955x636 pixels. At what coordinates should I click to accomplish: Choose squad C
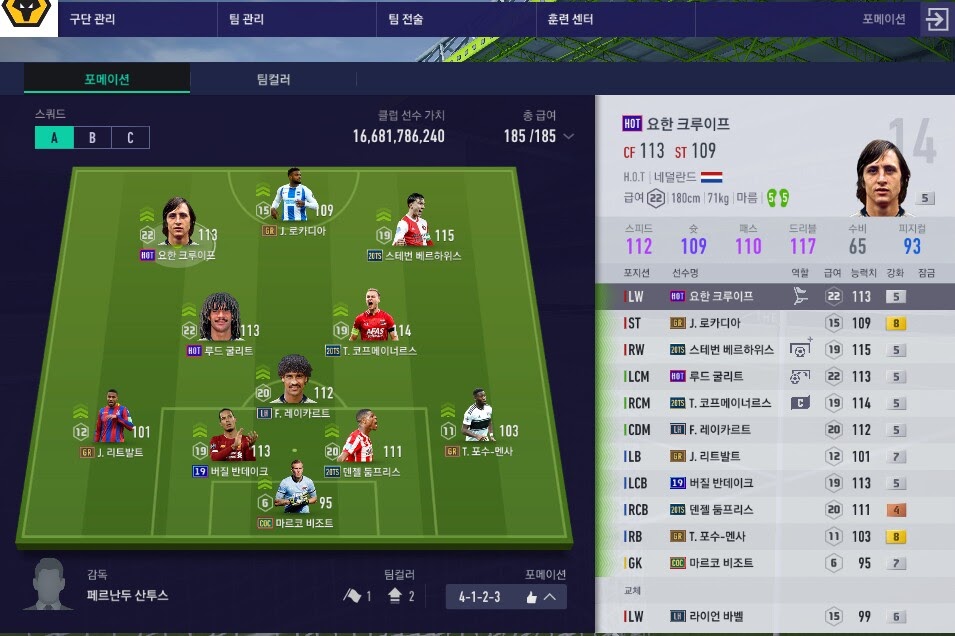point(130,138)
